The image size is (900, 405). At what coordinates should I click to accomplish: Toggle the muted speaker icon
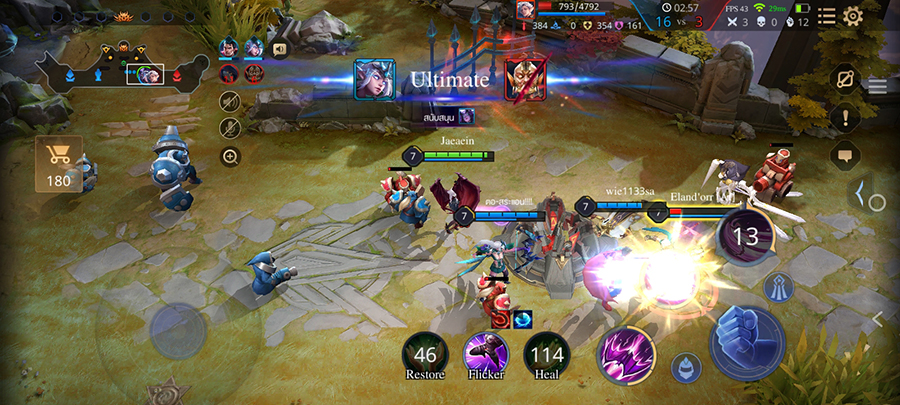coord(230,100)
